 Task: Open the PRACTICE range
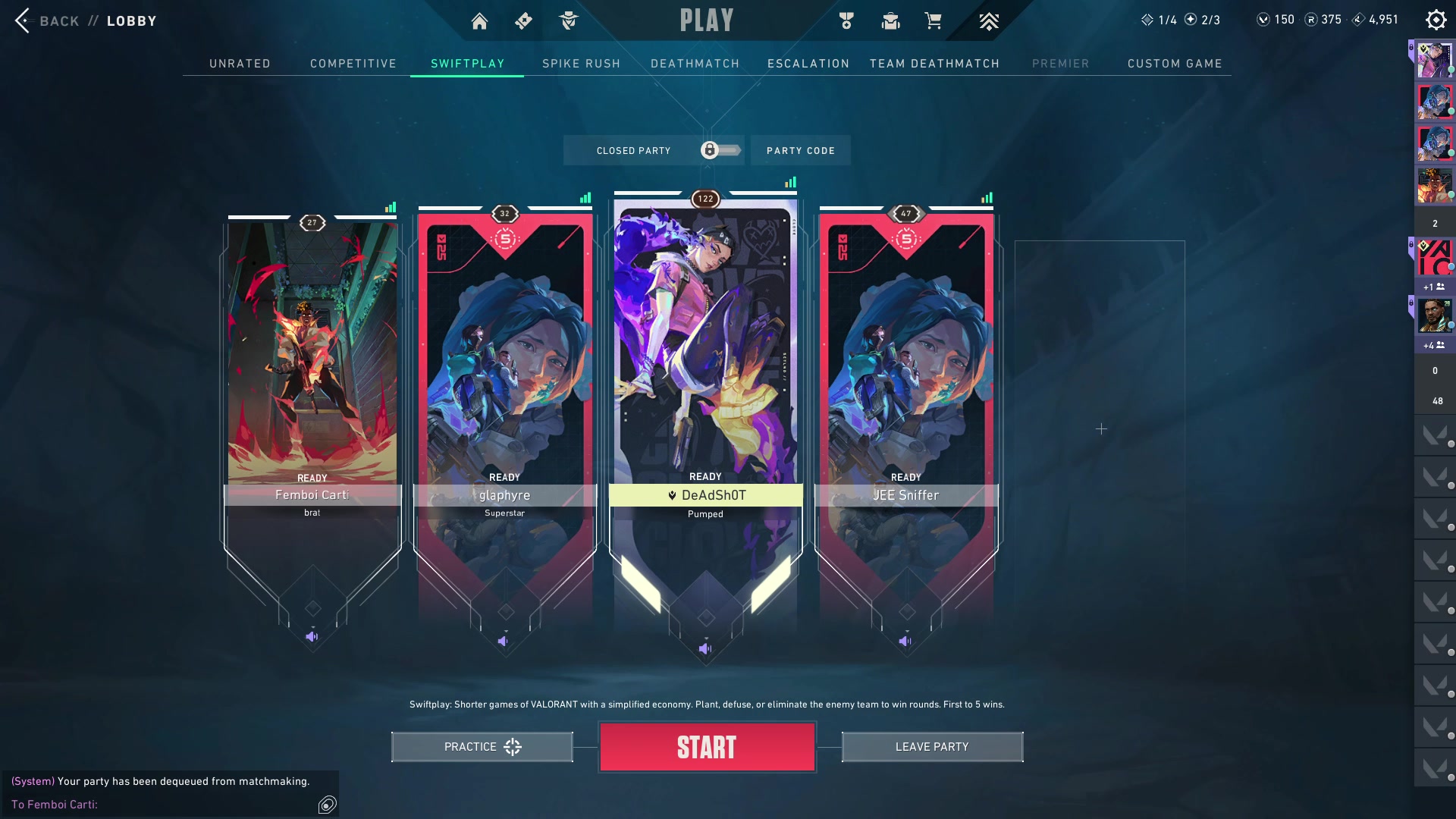[x=482, y=747]
